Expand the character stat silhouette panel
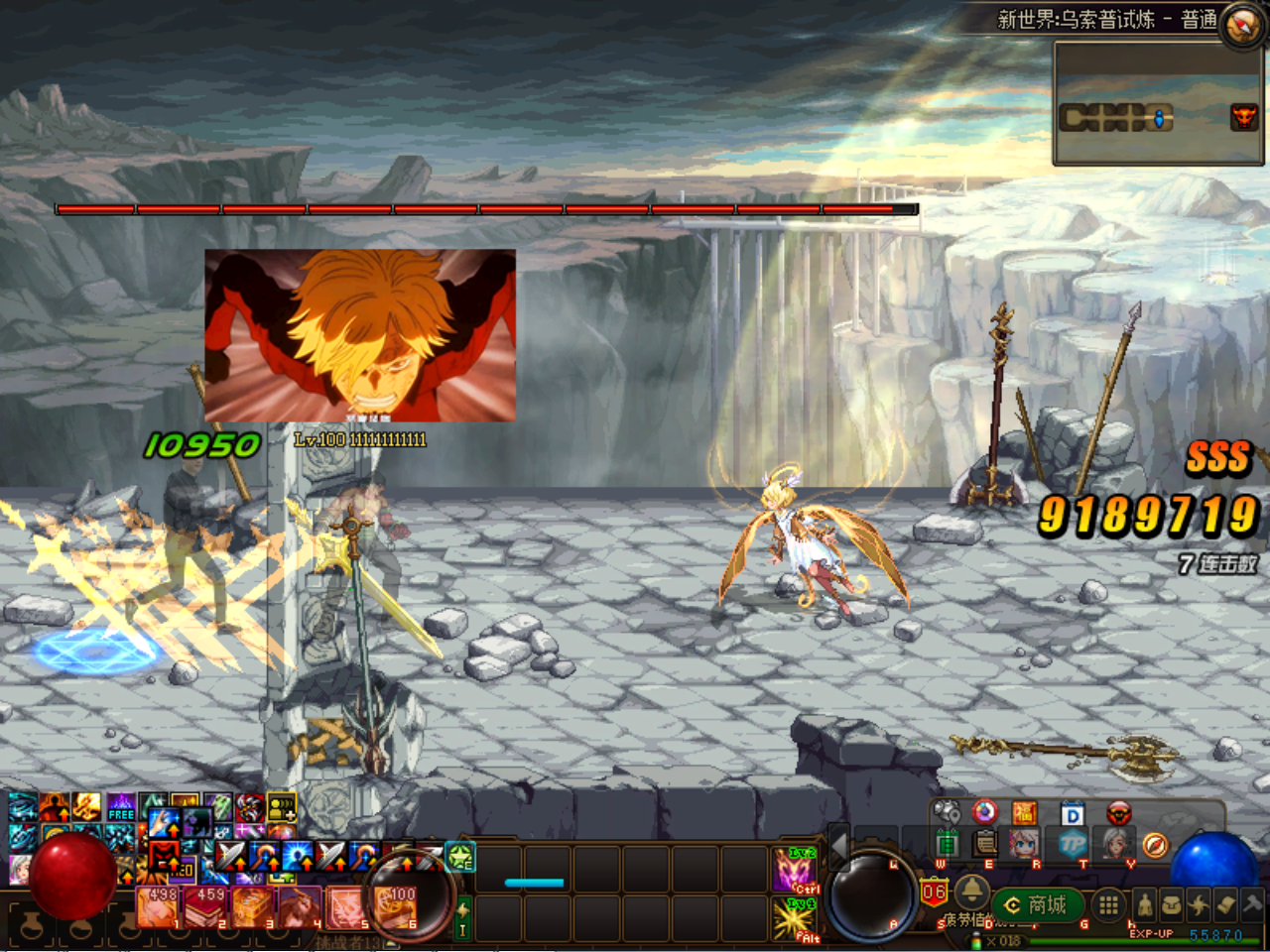1270x952 pixels. click(x=1145, y=905)
